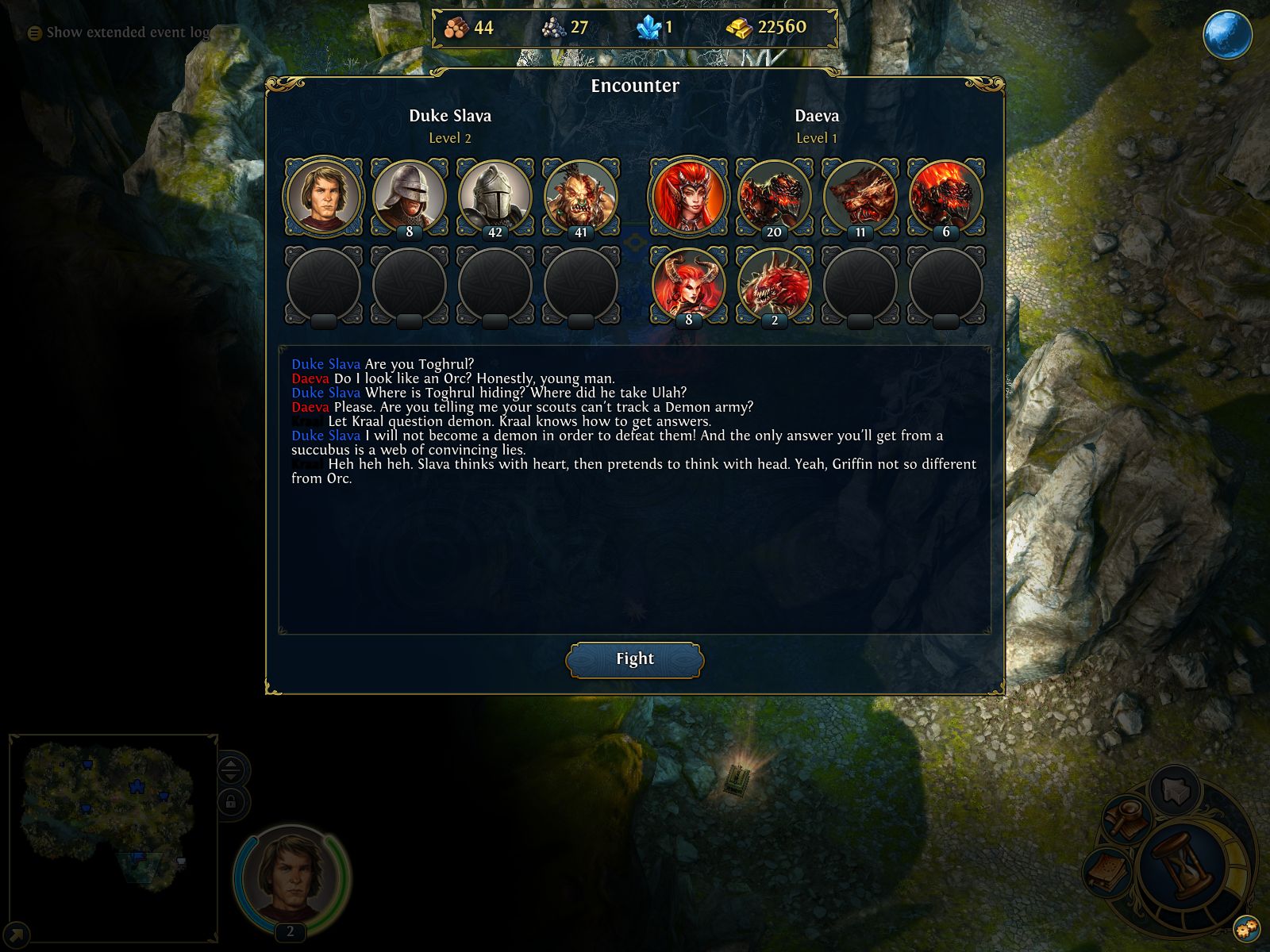Open the game options gears icon
The width and height of the screenshot is (1270, 952).
pos(1245,927)
